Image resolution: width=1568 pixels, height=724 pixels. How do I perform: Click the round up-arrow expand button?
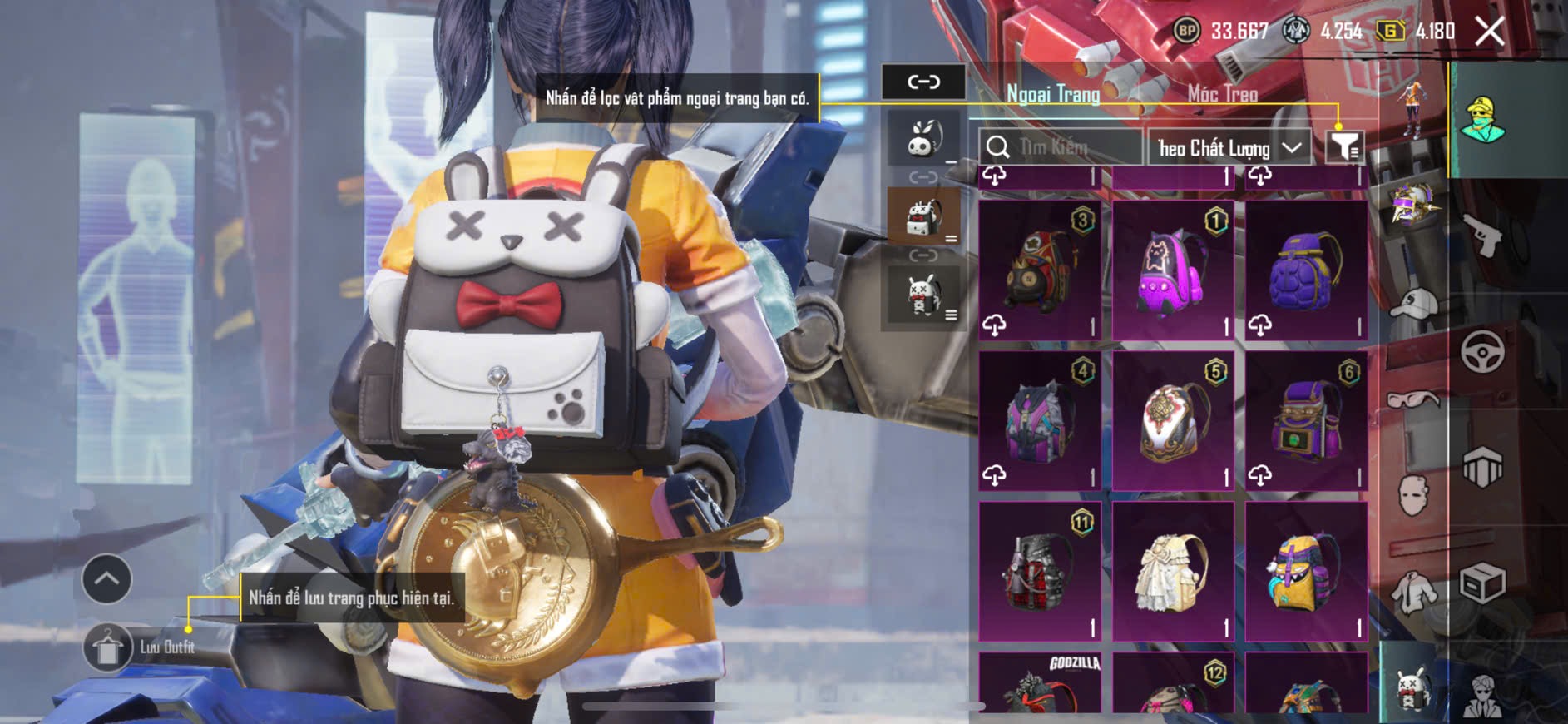[x=106, y=578]
